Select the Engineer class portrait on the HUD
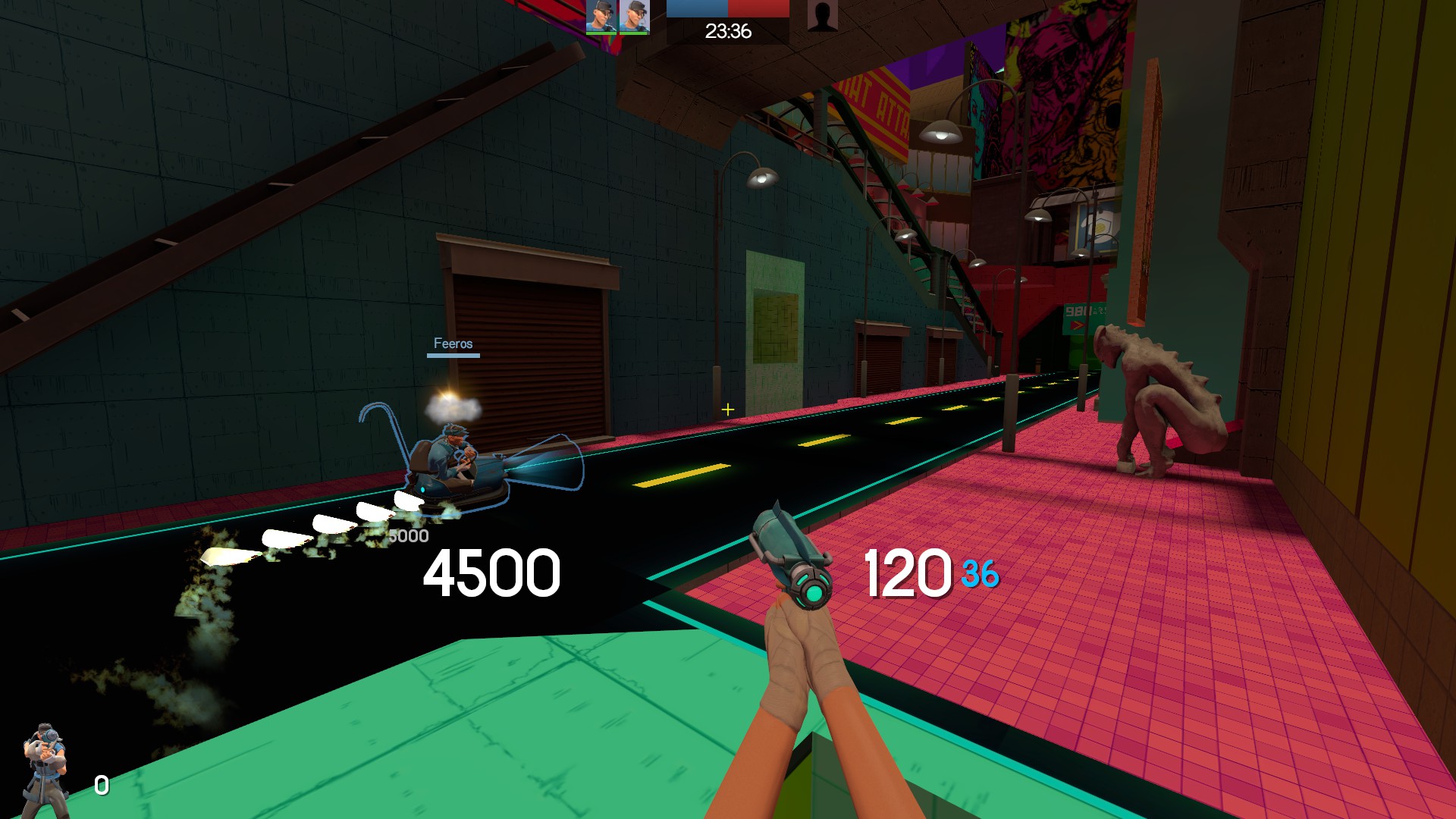 pos(46,767)
